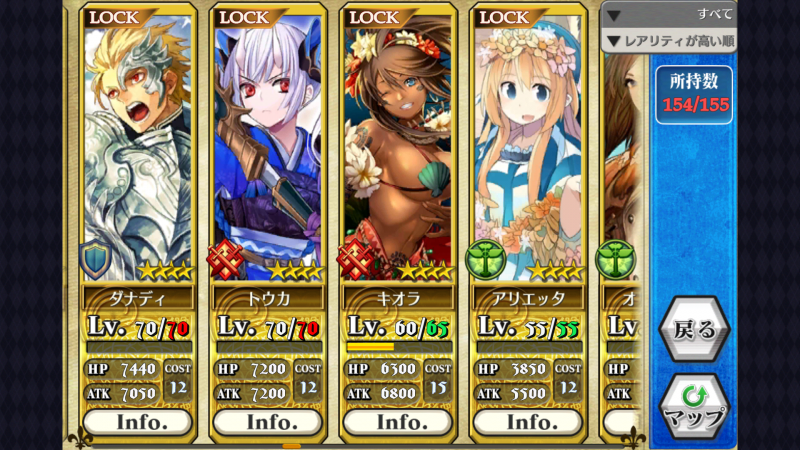Viewport: 800px width, 450px height.
Task: Open Info for アリエッタ card
Action: click(527, 421)
